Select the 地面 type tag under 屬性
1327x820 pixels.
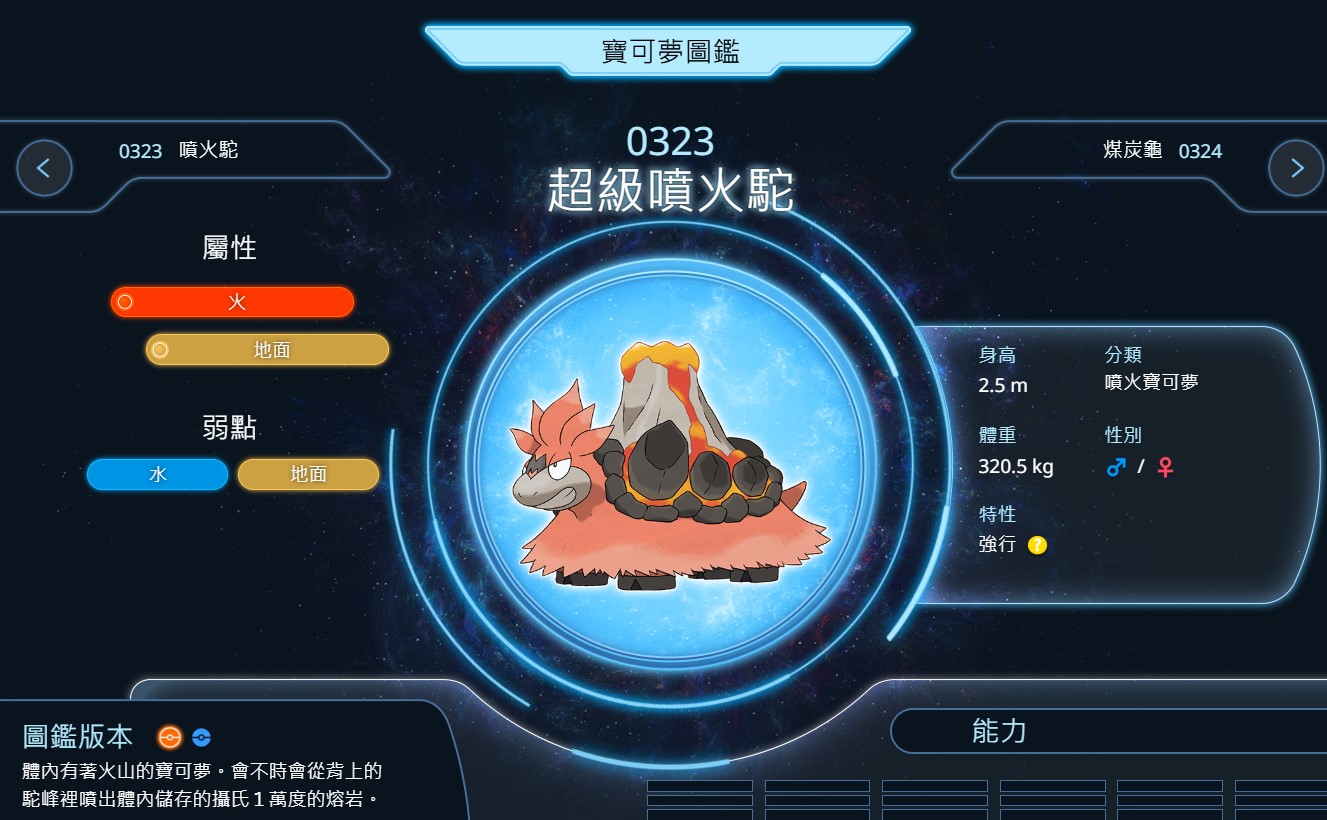pyautogui.click(x=267, y=349)
